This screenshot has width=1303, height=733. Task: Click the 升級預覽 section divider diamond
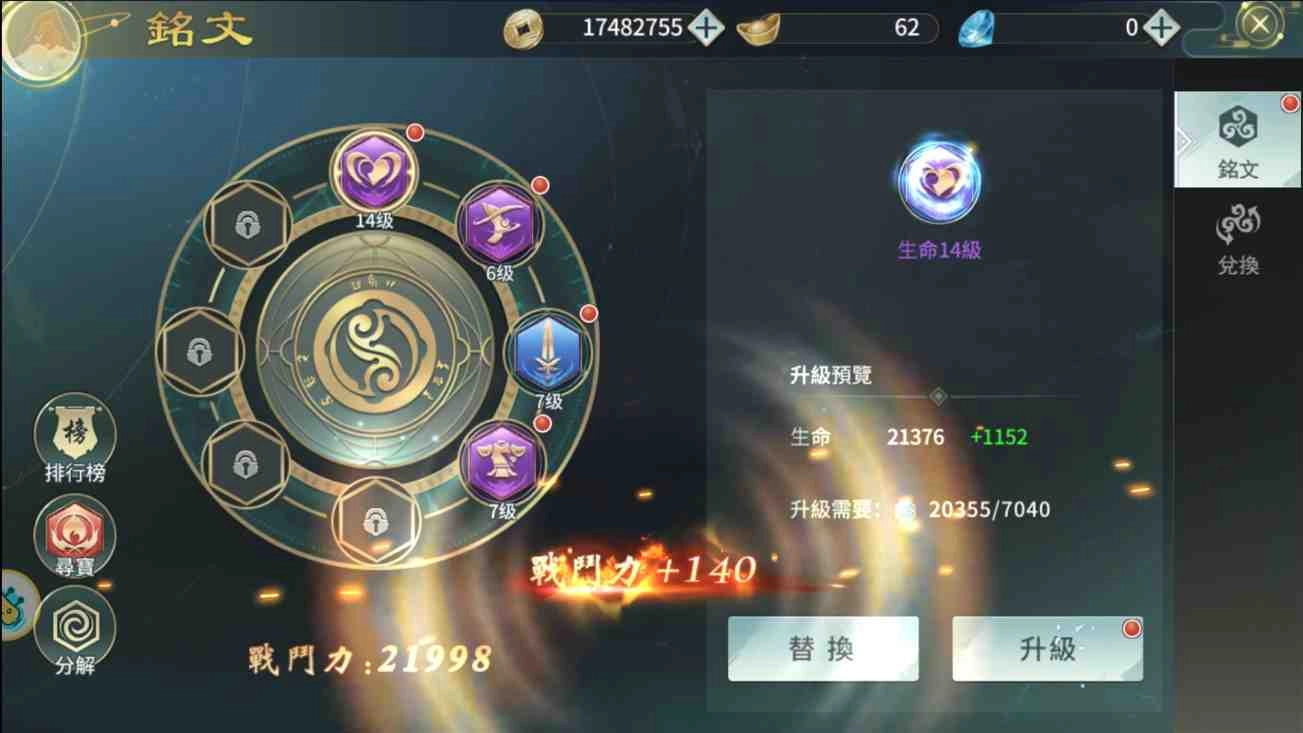pyautogui.click(x=938, y=395)
